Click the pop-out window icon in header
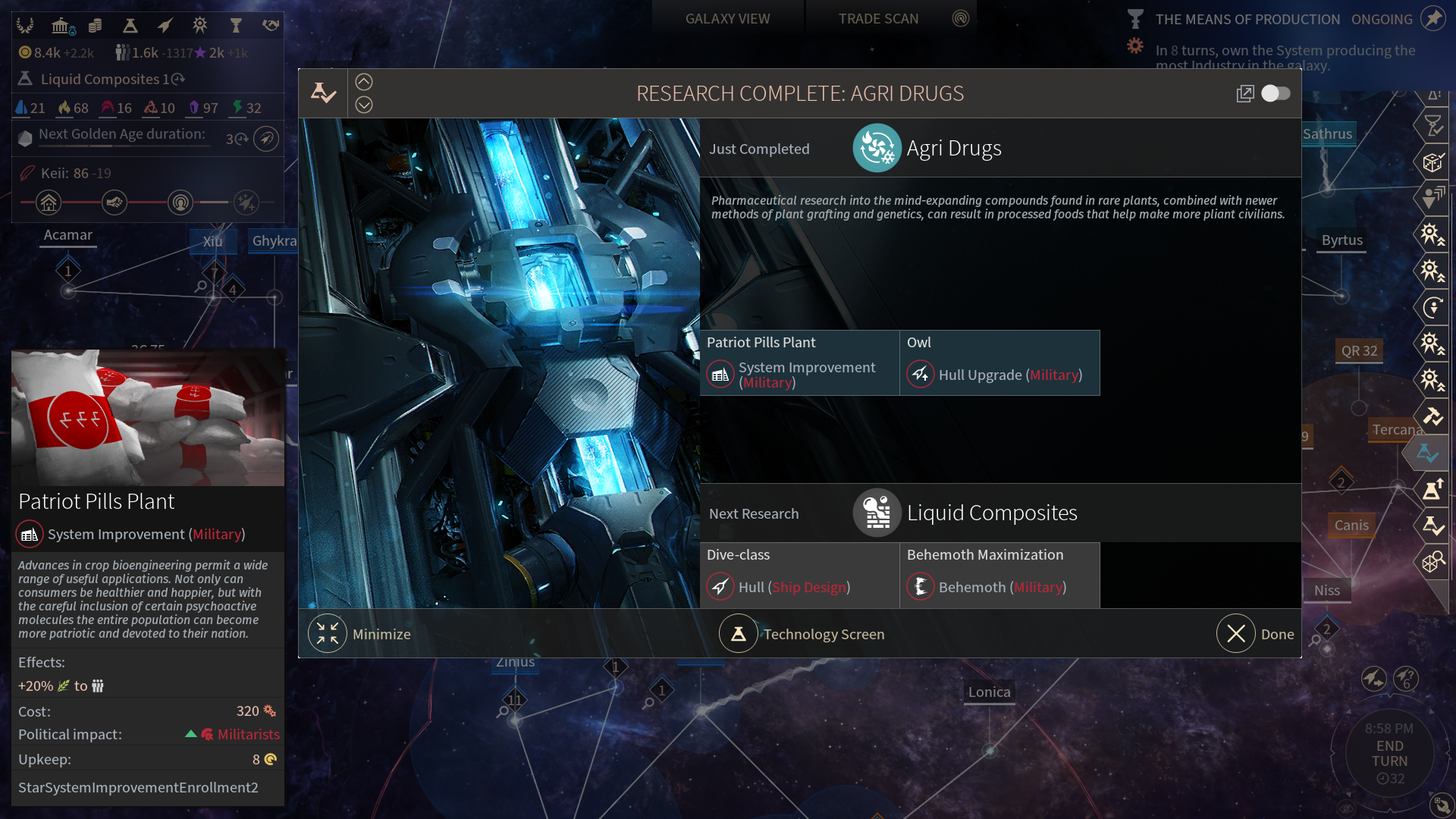This screenshot has height=819, width=1456. point(1245,93)
